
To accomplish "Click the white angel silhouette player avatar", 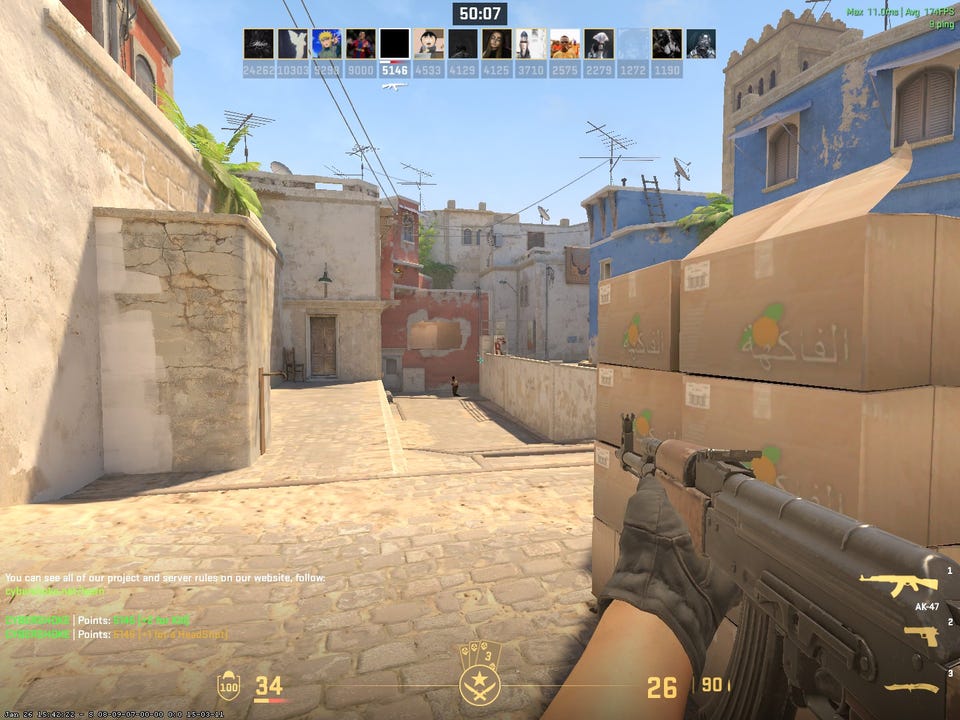I will (x=292, y=44).
